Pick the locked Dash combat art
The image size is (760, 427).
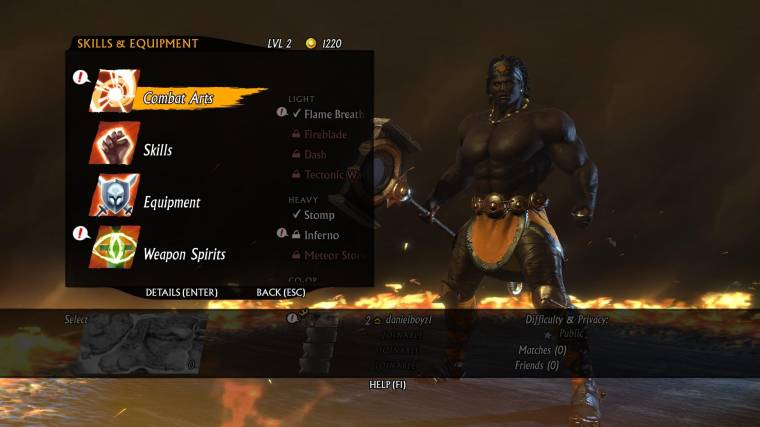pyautogui.click(x=315, y=155)
